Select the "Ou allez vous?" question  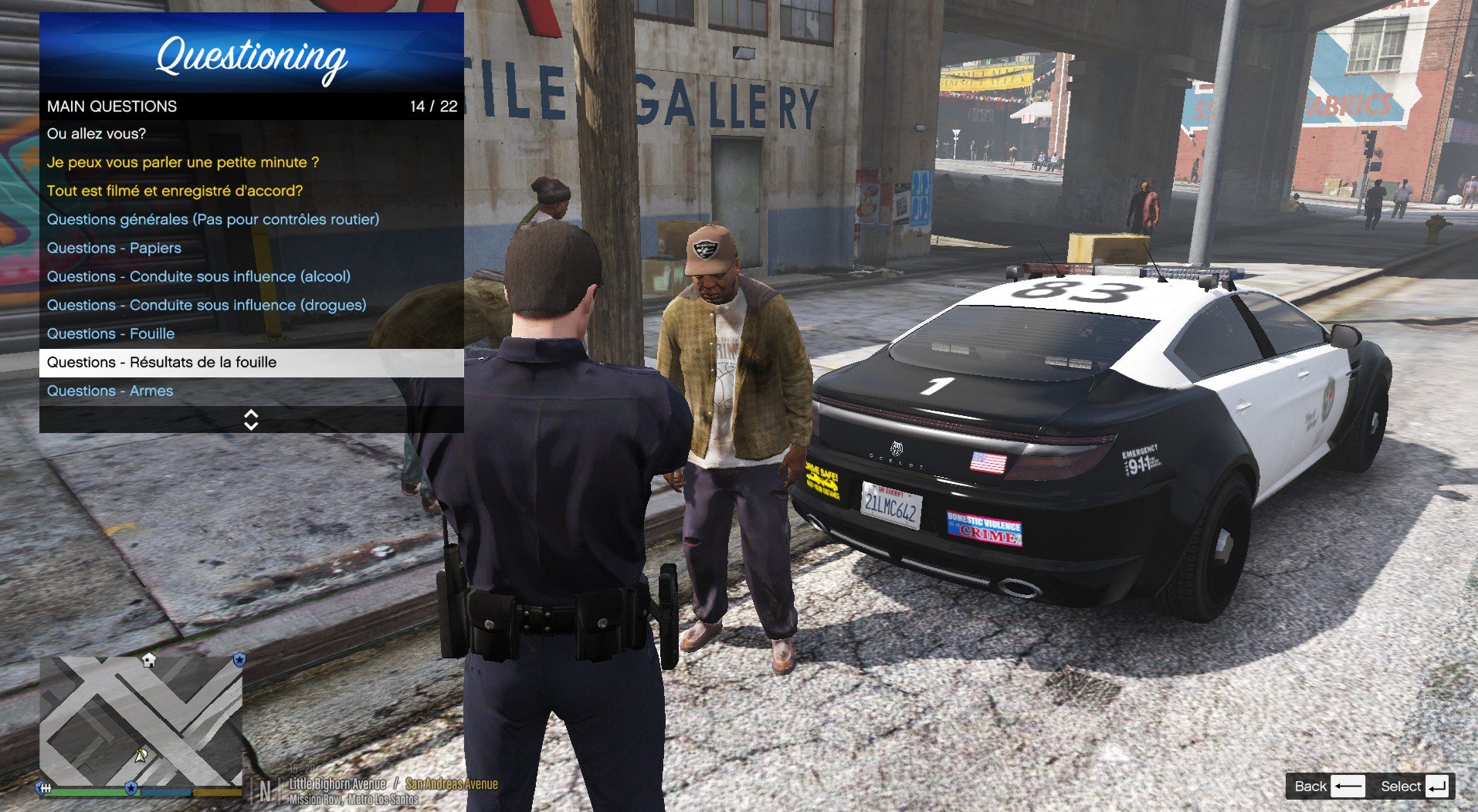pos(97,134)
